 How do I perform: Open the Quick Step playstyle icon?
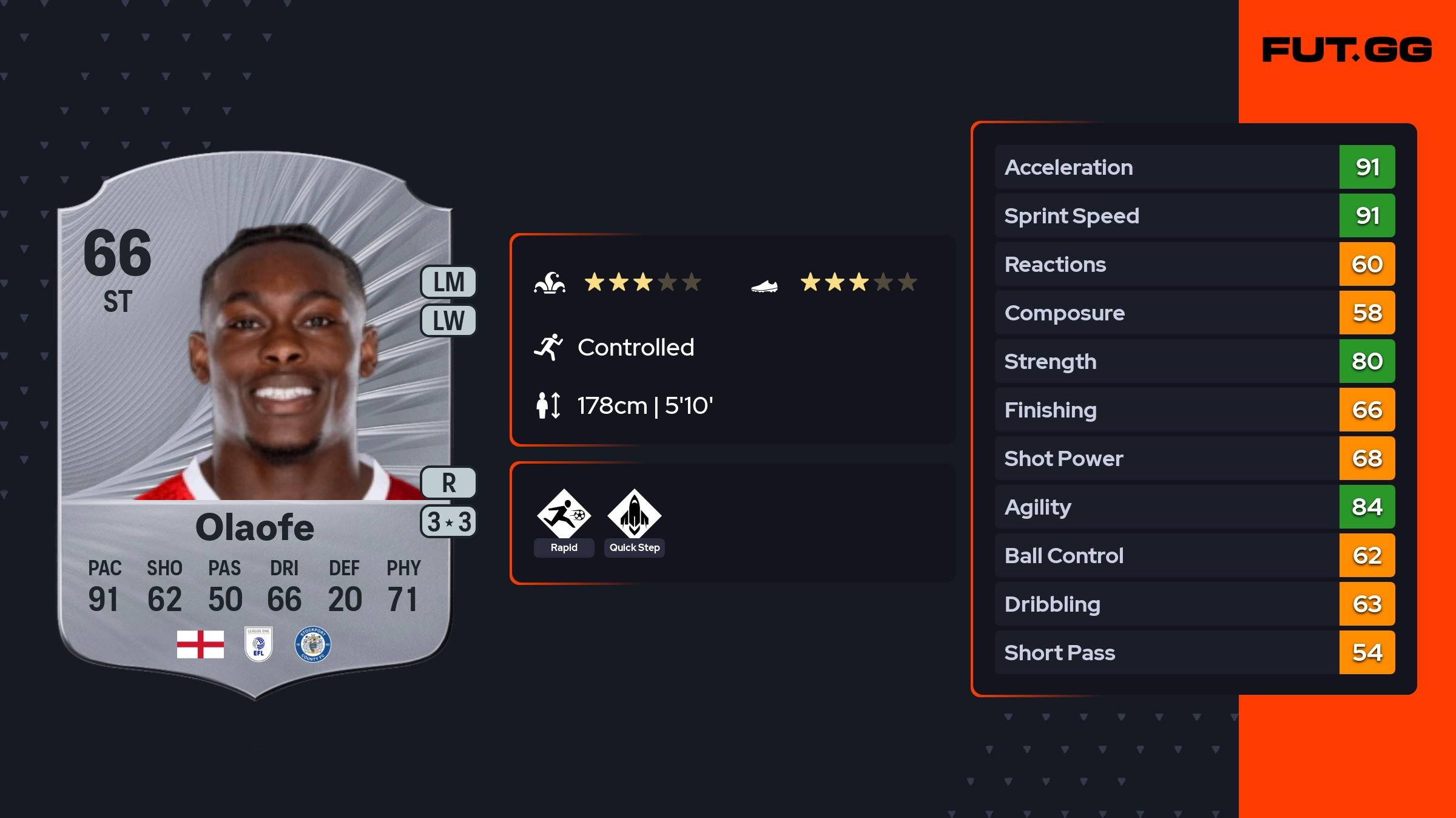pos(634,515)
